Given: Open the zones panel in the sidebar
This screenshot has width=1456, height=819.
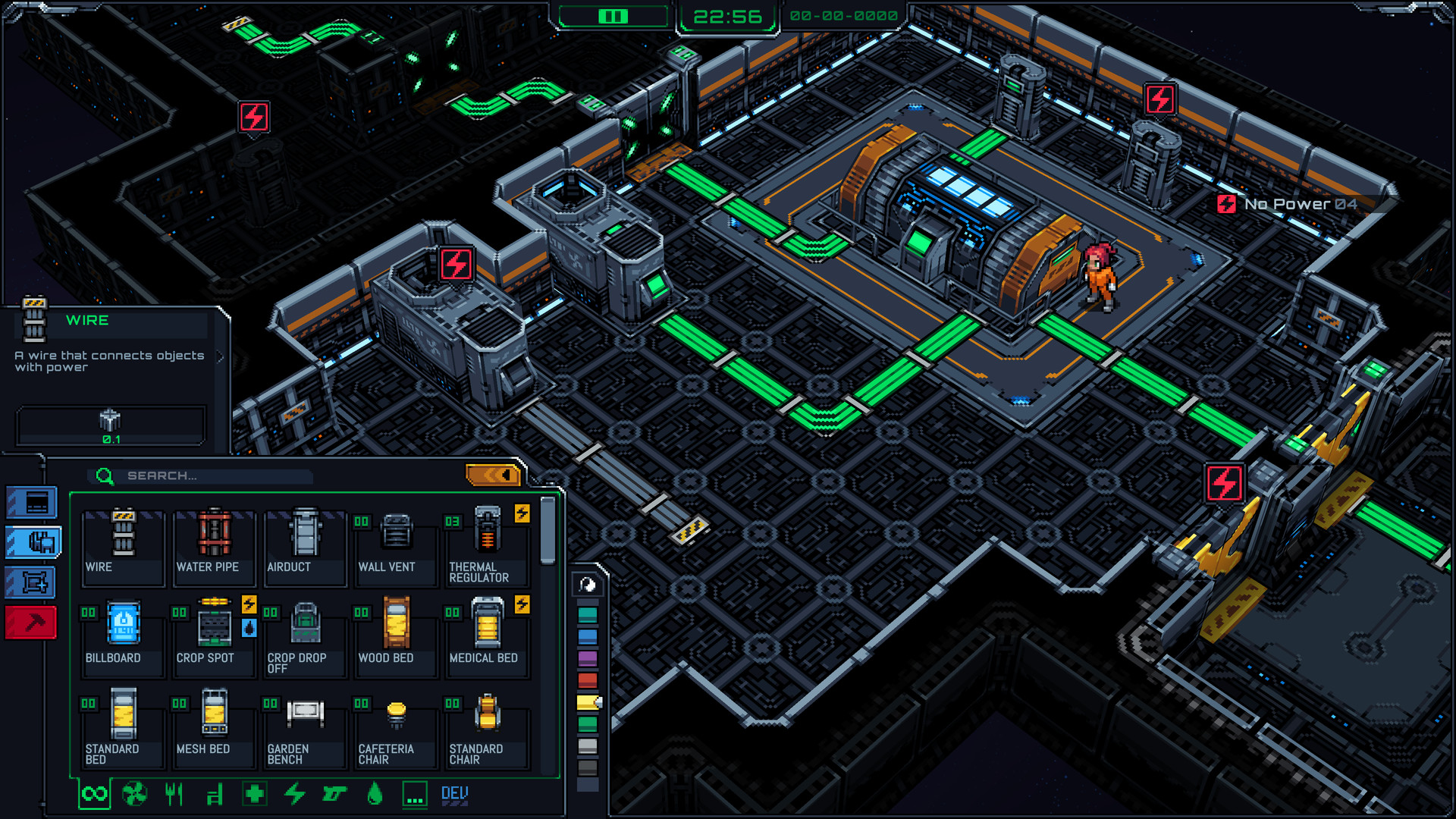Looking at the screenshot, I should (x=30, y=580).
